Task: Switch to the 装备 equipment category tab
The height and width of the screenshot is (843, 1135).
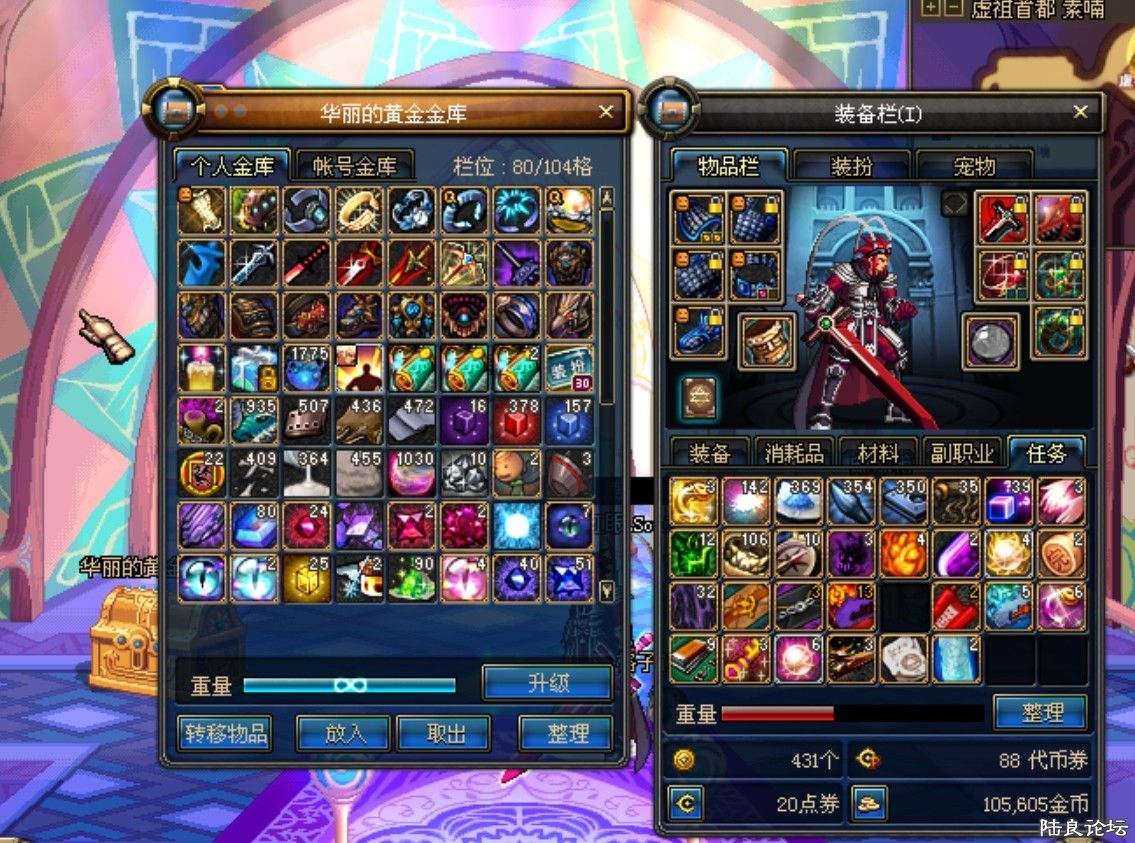Action: point(710,453)
